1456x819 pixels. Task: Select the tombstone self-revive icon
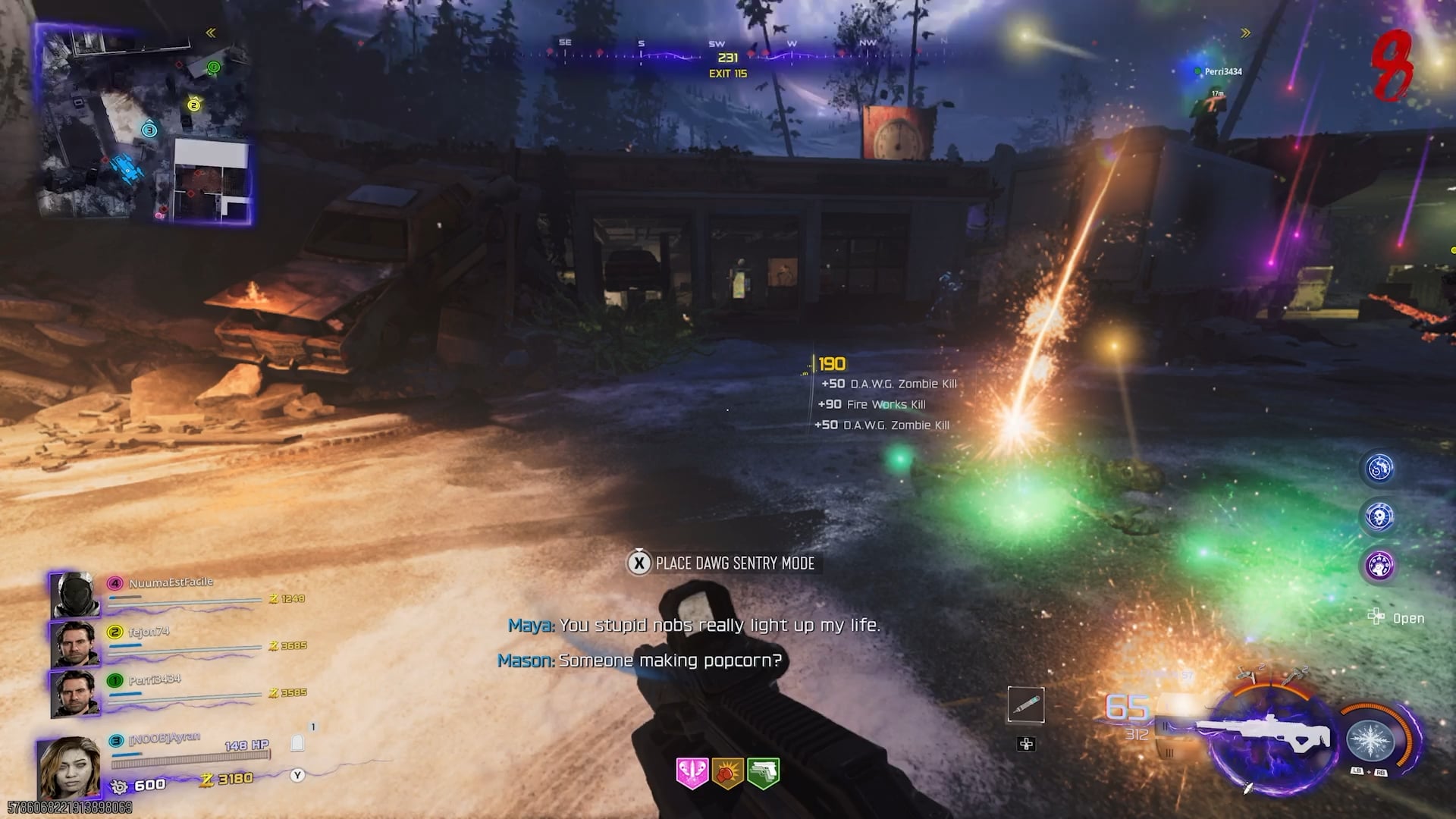[297, 743]
